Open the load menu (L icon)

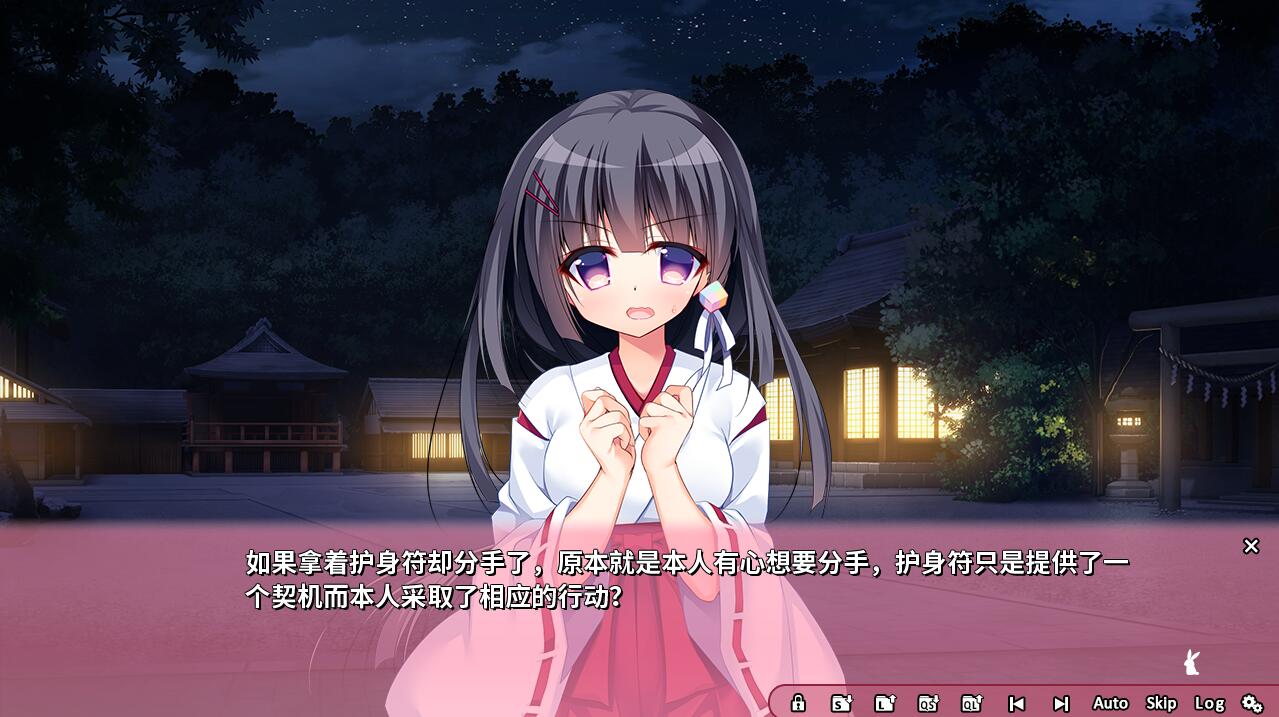click(885, 703)
